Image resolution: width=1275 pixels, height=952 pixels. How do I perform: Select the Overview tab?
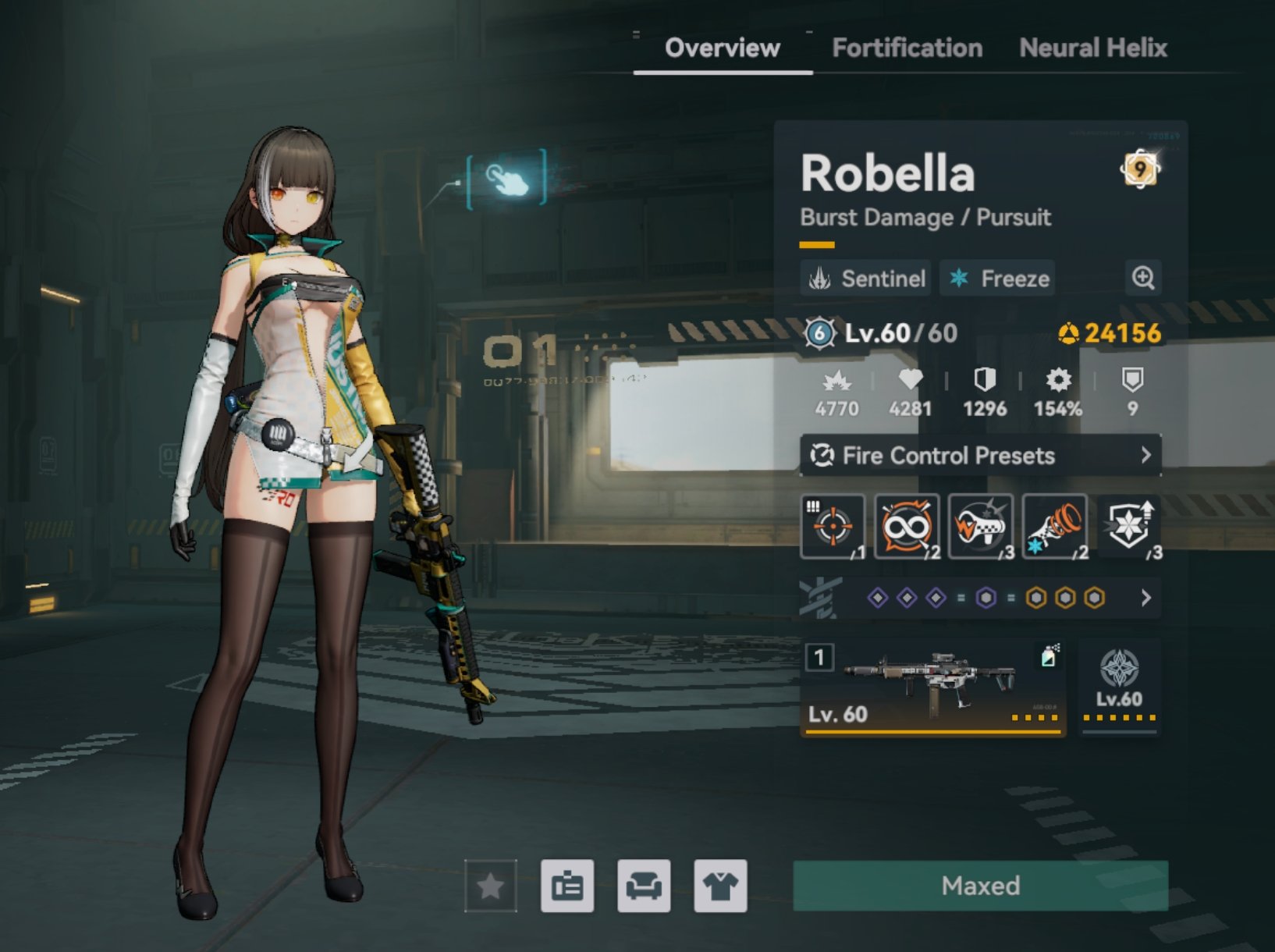click(x=722, y=48)
